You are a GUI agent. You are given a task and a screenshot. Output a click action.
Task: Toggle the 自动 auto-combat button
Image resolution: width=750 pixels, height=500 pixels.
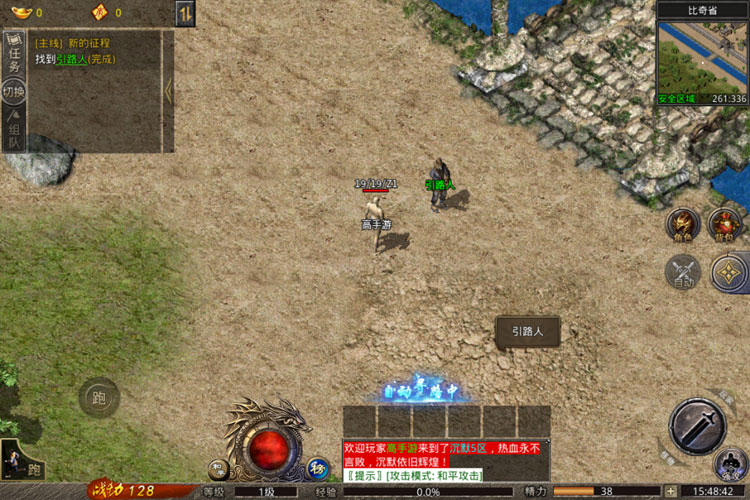coord(684,272)
